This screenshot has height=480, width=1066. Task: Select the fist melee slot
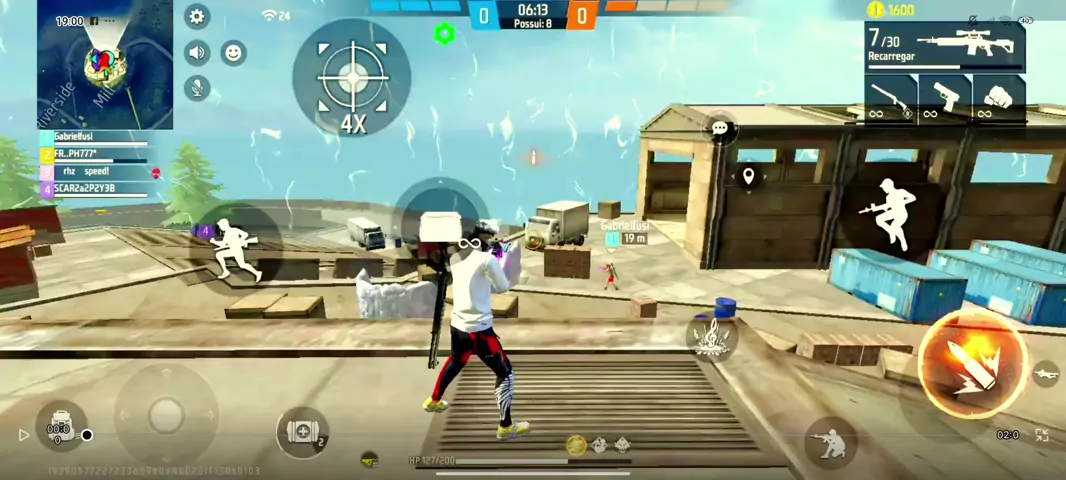click(x=998, y=99)
